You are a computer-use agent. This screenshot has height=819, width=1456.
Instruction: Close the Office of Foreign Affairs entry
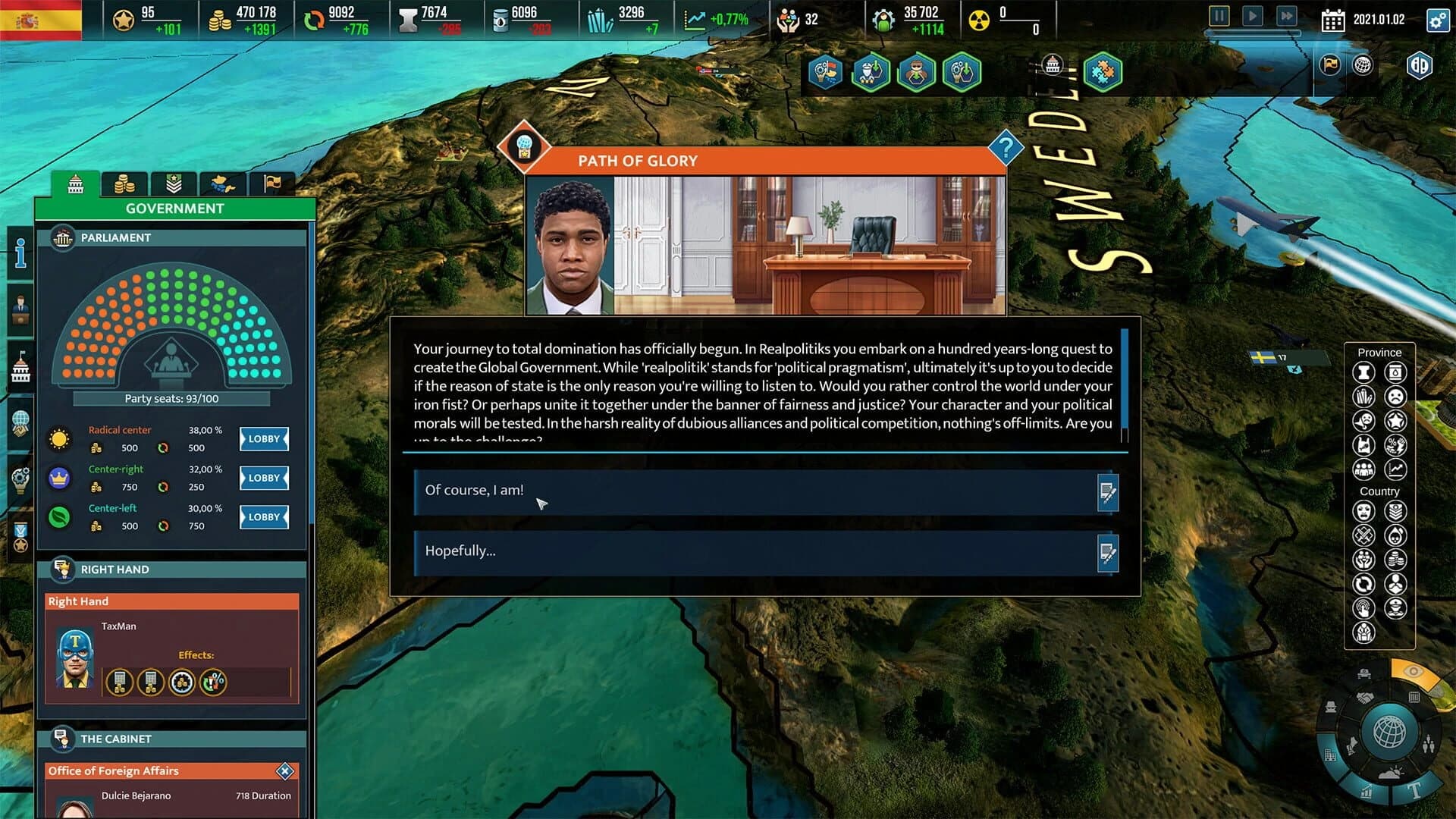pyautogui.click(x=284, y=770)
